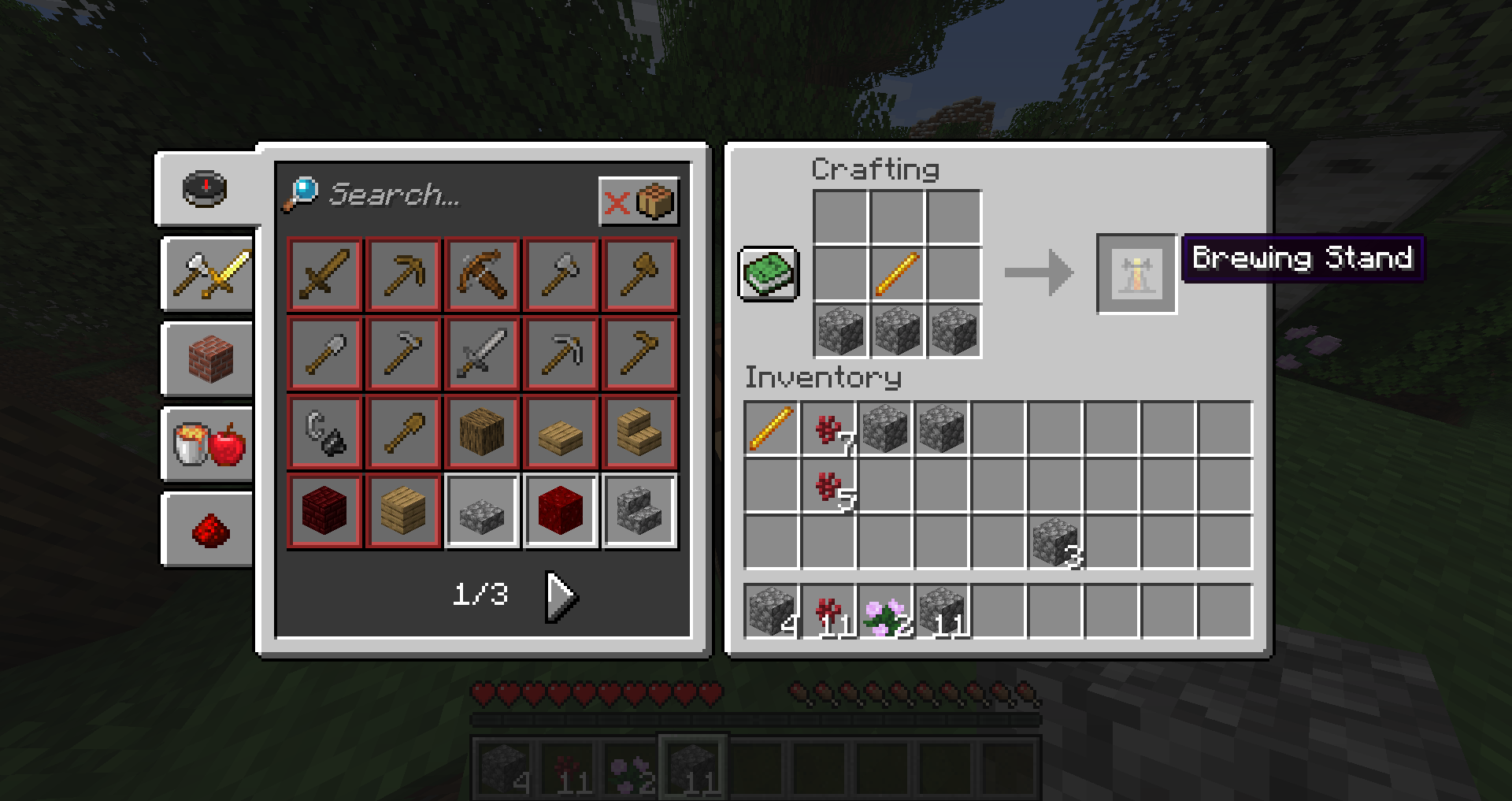This screenshot has height=801, width=1512.
Task: Select the crossbow recipe
Action: pos(482,274)
